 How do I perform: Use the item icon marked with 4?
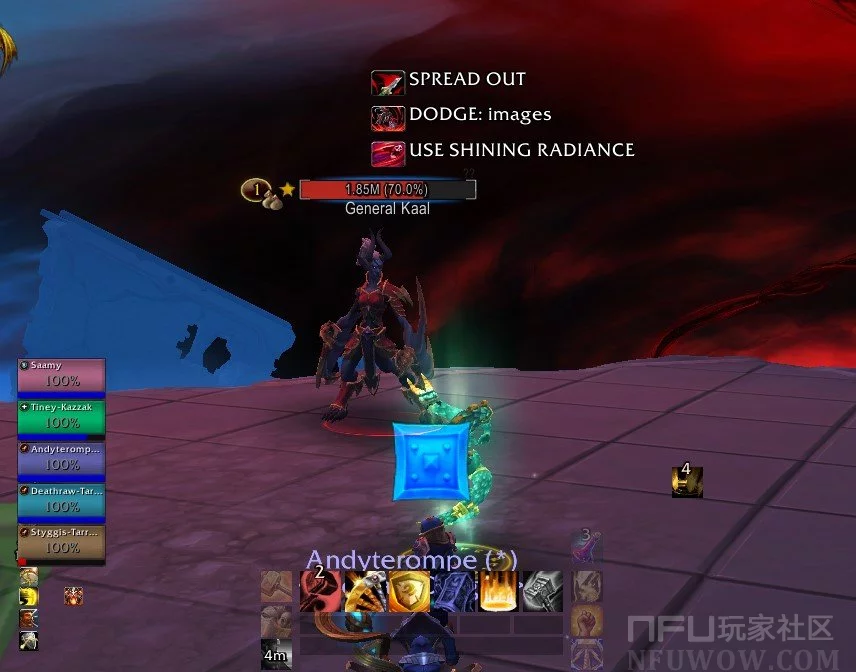click(x=687, y=482)
